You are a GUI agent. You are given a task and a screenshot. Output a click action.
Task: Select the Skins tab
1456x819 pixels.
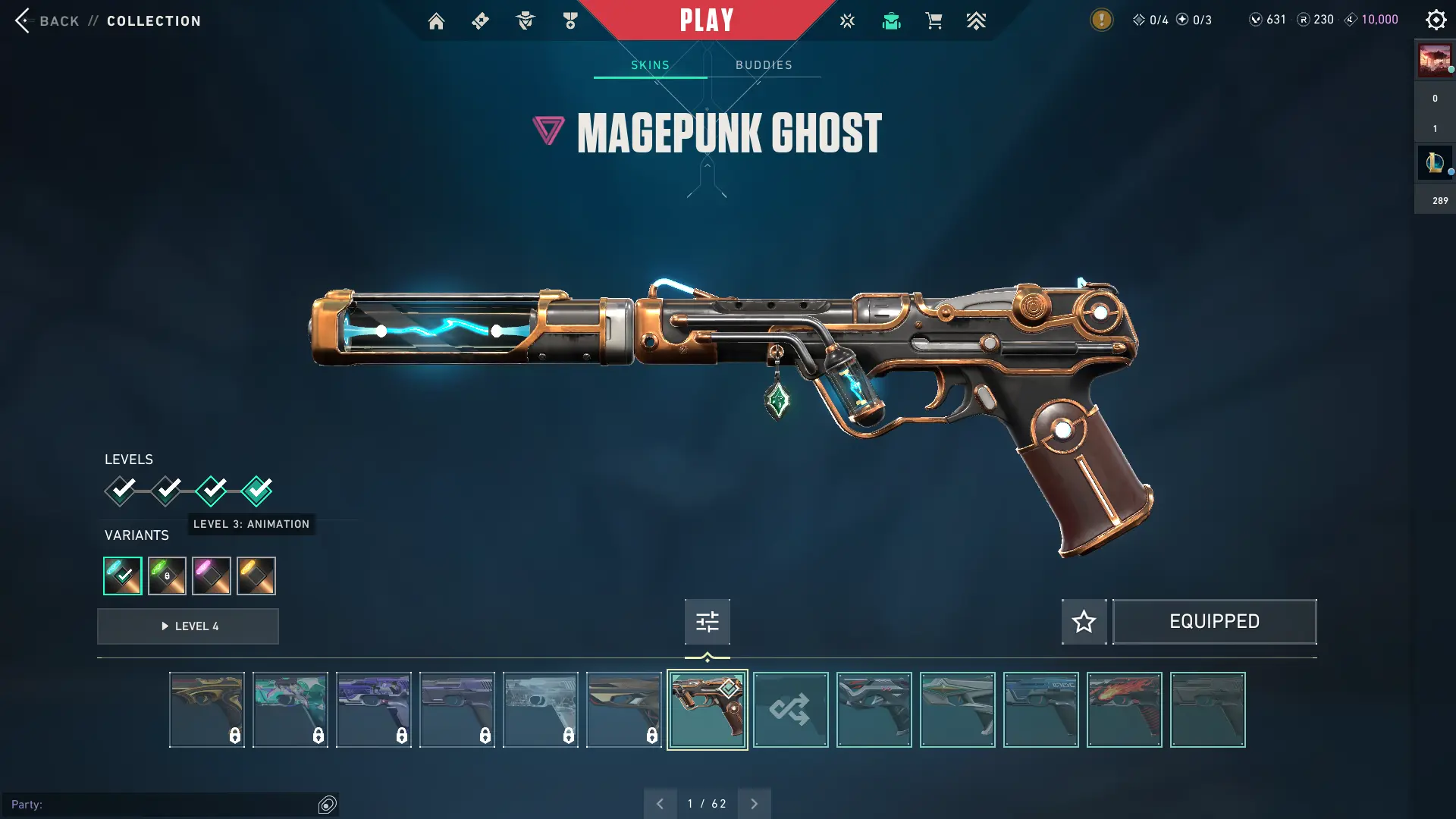coord(650,65)
